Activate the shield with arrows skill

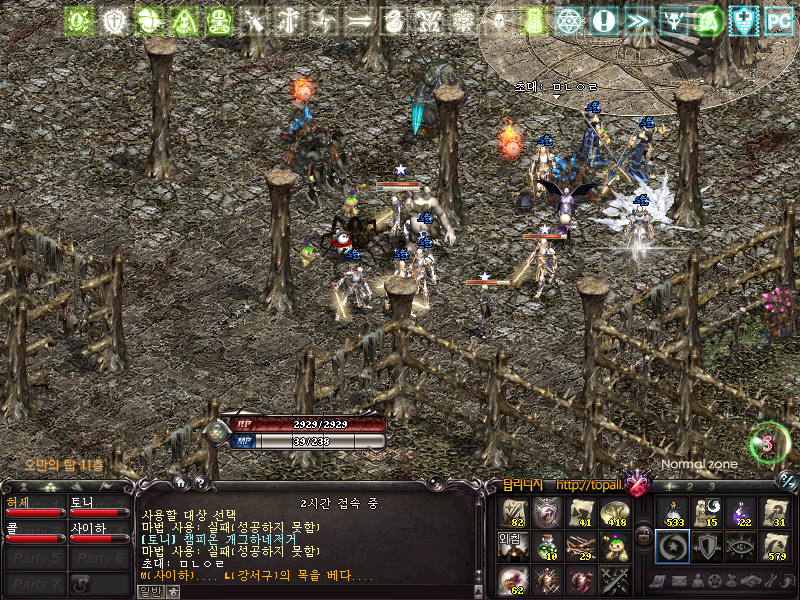[707, 546]
